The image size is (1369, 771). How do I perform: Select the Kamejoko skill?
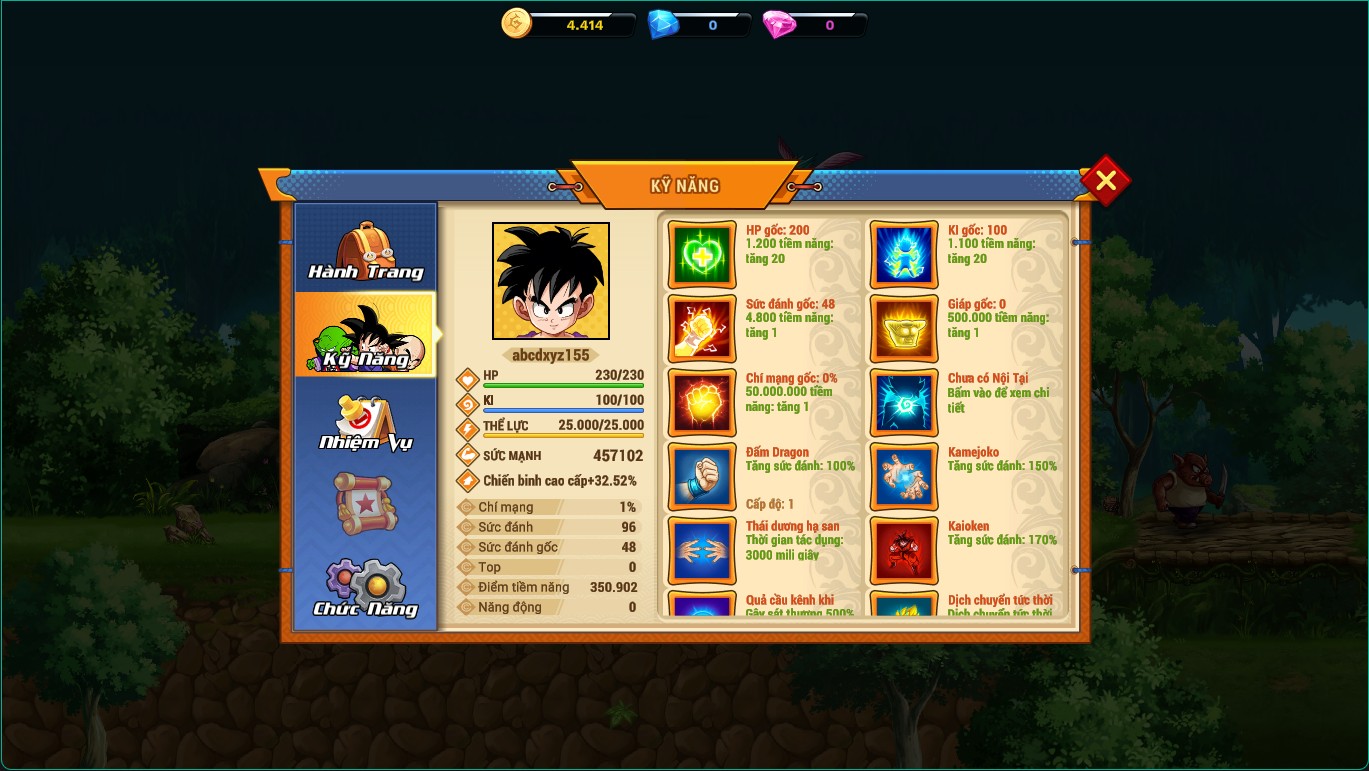pos(904,477)
